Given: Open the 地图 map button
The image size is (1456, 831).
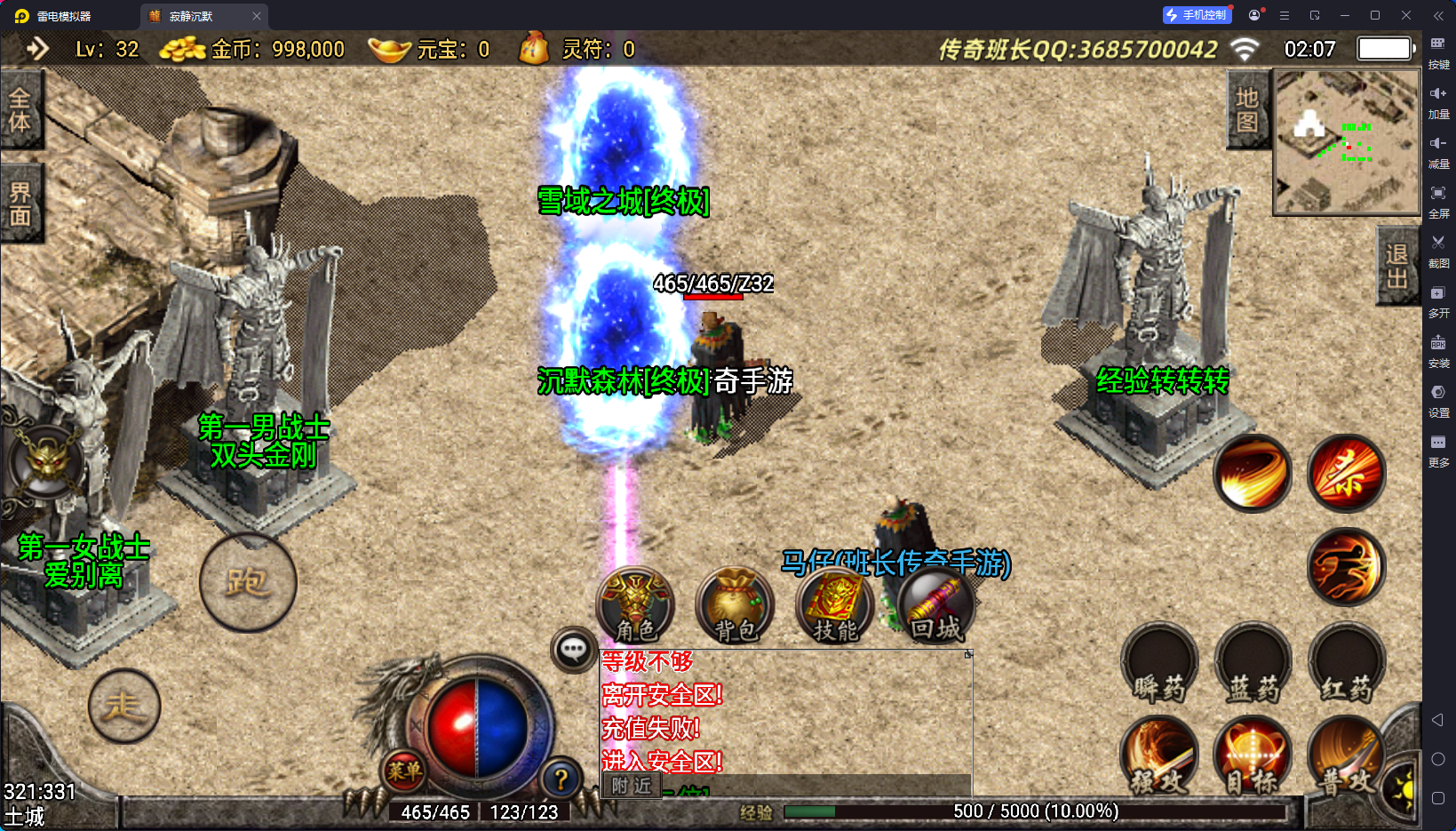Looking at the screenshot, I should click(1247, 110).
